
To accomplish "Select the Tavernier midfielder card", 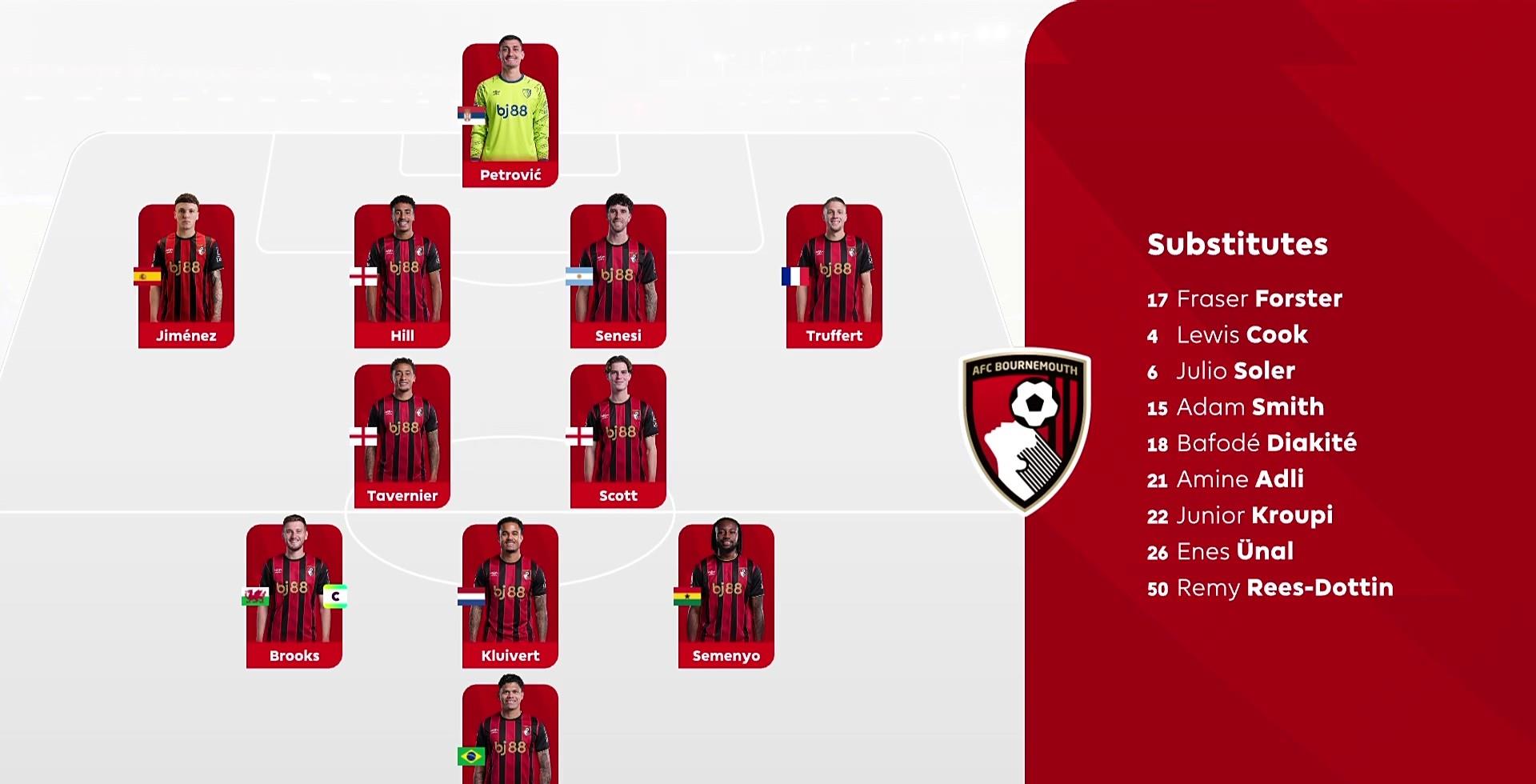I will (x=402, y=435).
